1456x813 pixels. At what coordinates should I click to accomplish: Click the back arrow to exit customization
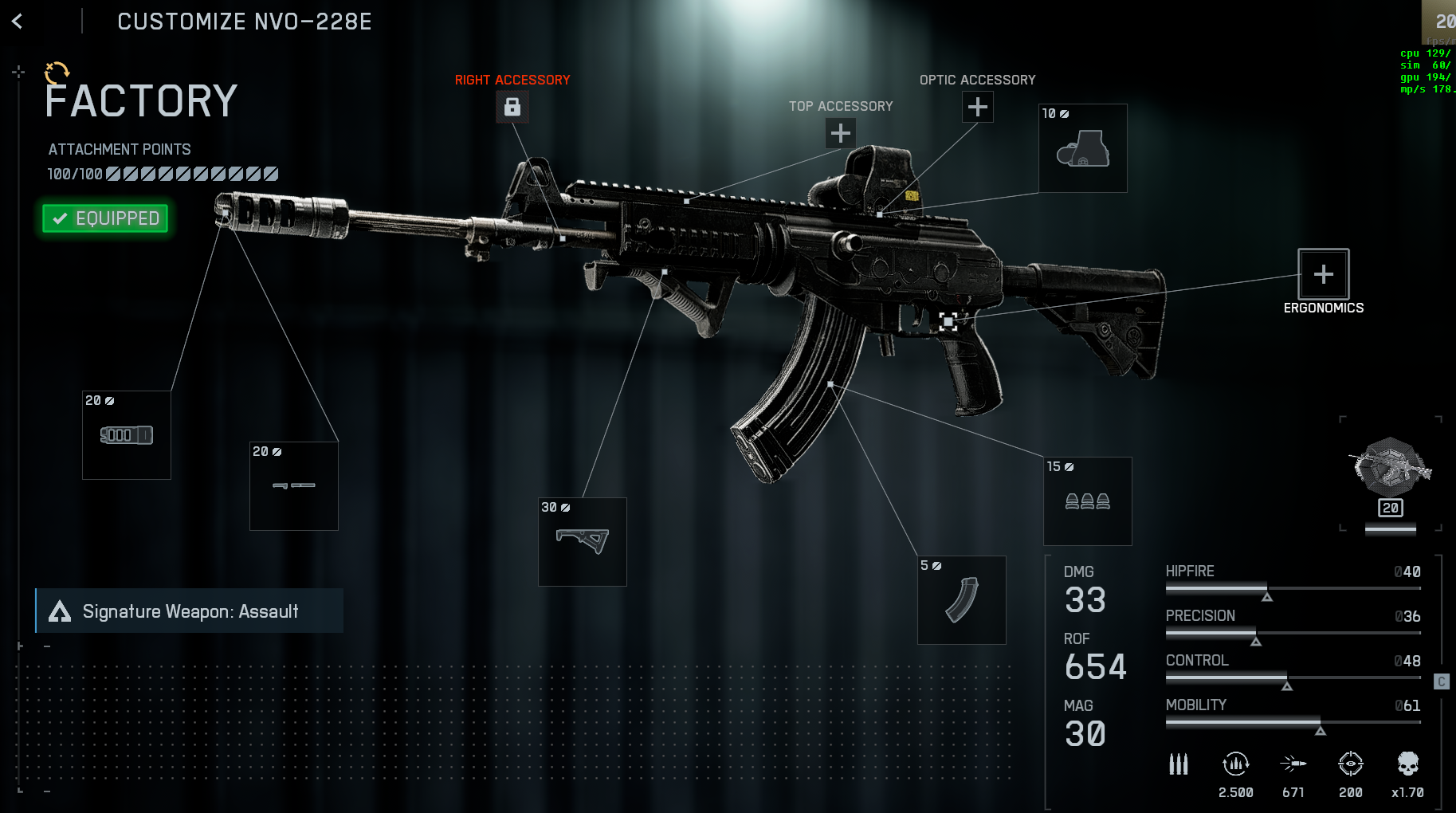[x=18, y=22]
